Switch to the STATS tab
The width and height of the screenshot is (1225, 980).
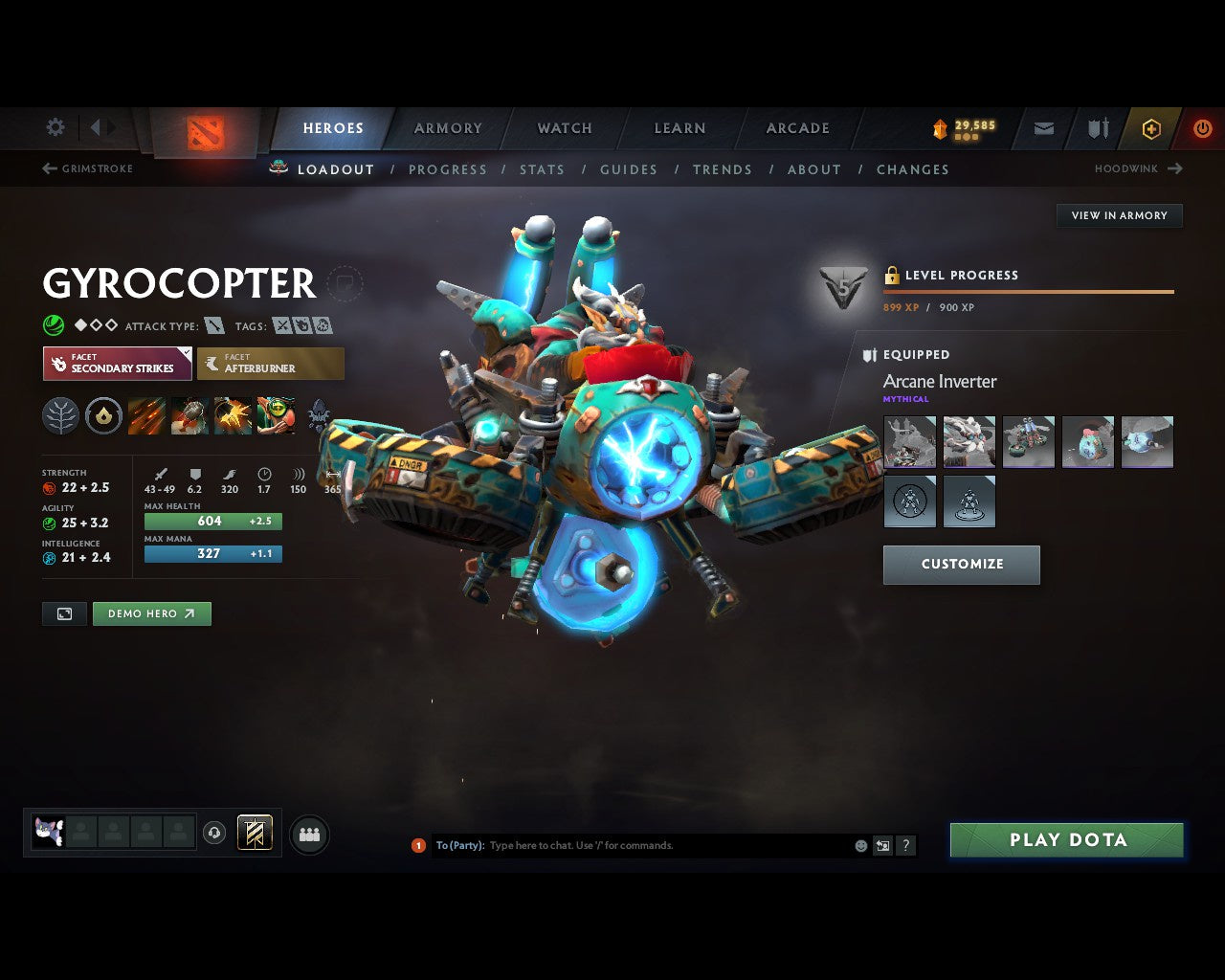(x=543, y=169)
